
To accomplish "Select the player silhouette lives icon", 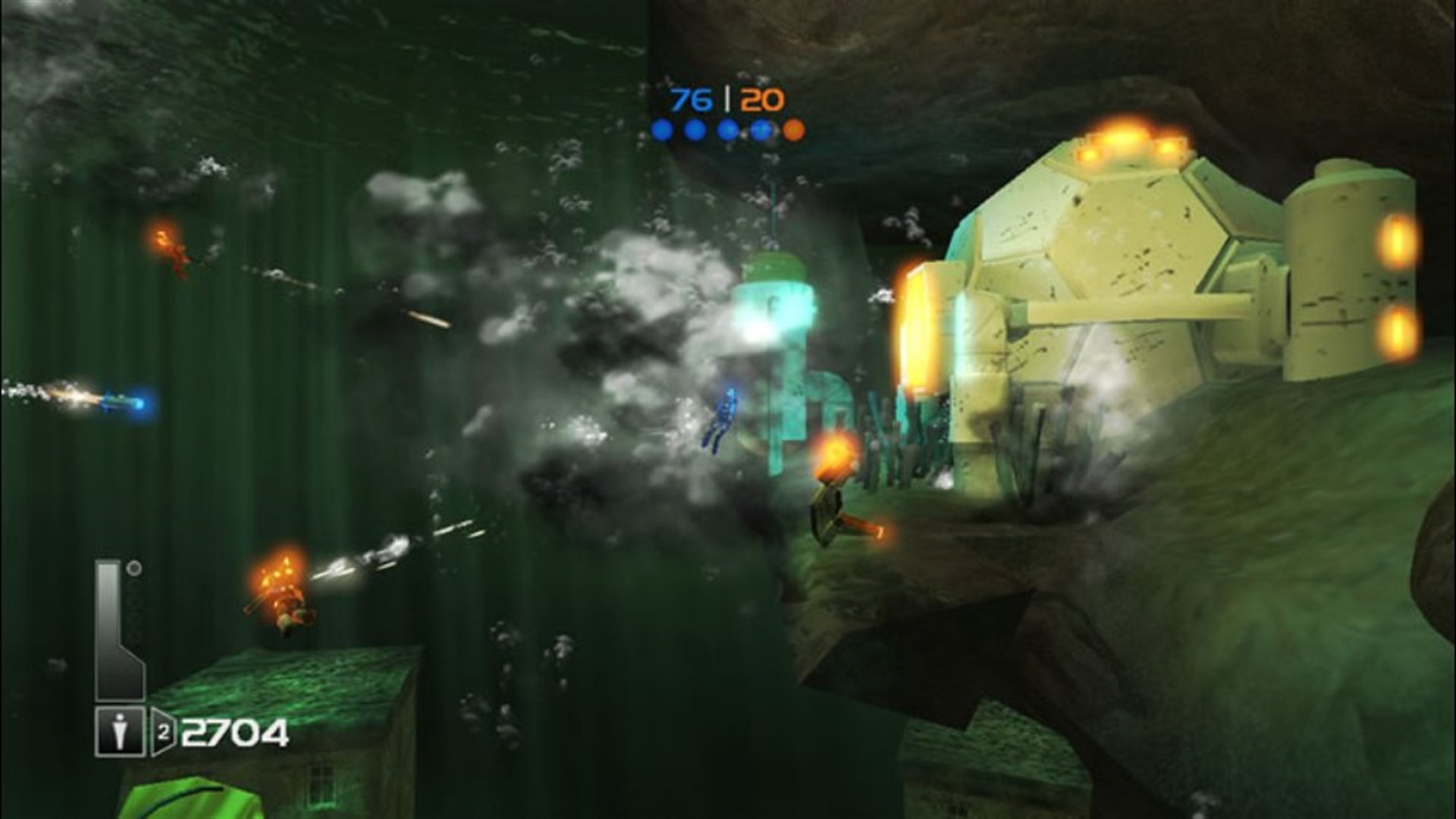I will tap(120, 730).
